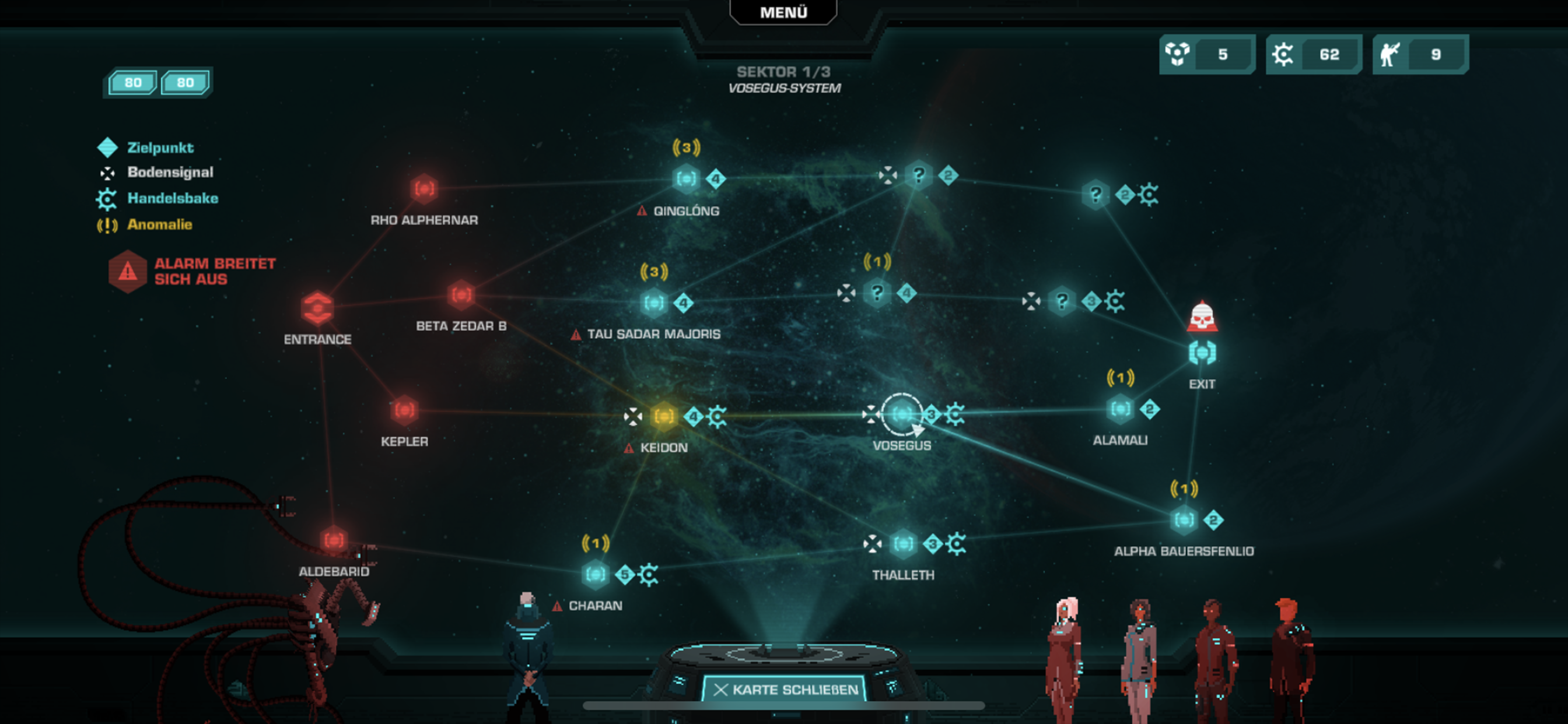Click the Entrance node
Image resolution: width=1568 pixels, height=724 pixels.
click(317, 308)
